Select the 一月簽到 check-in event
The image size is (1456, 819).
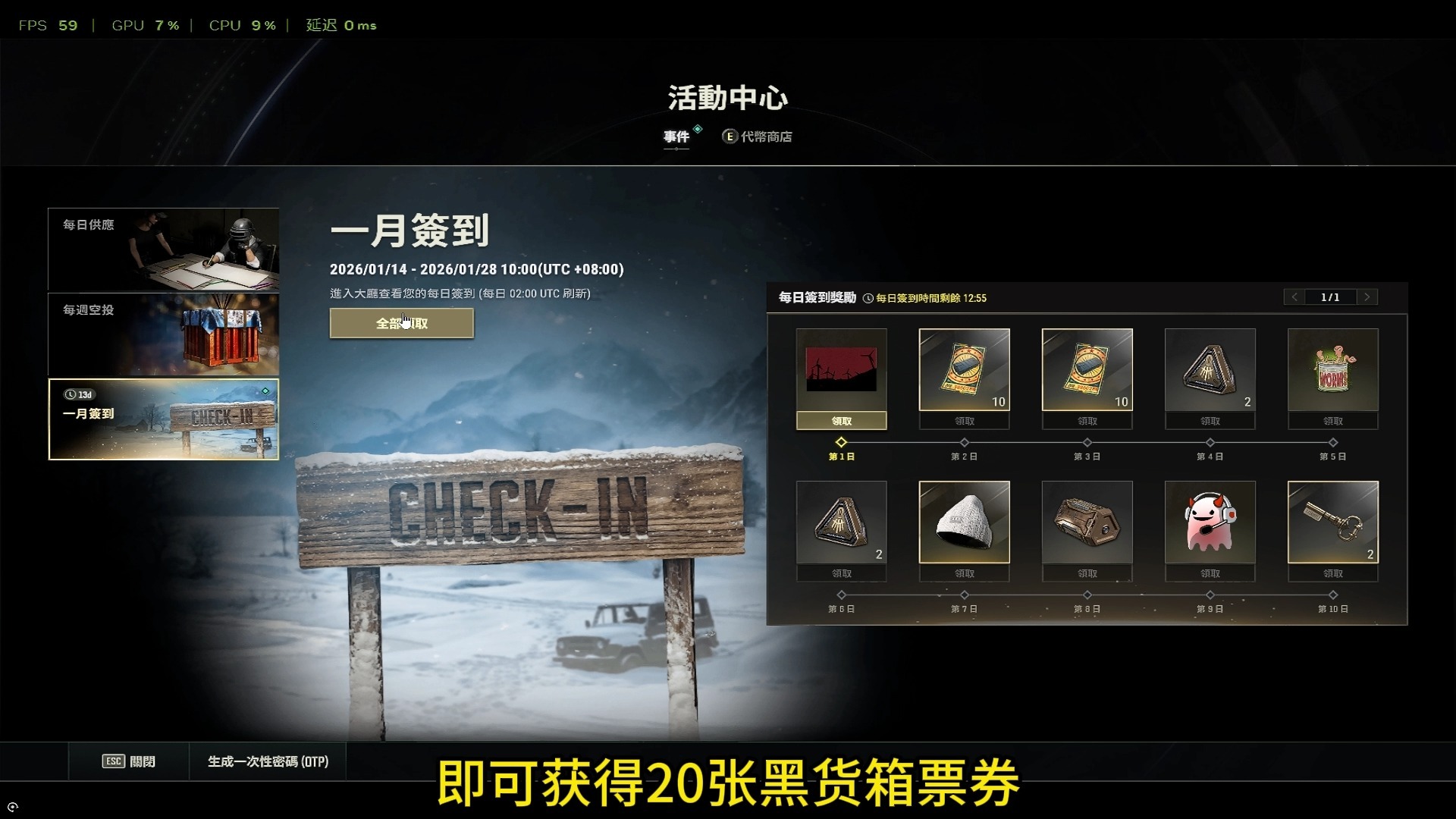pos(163,419)
